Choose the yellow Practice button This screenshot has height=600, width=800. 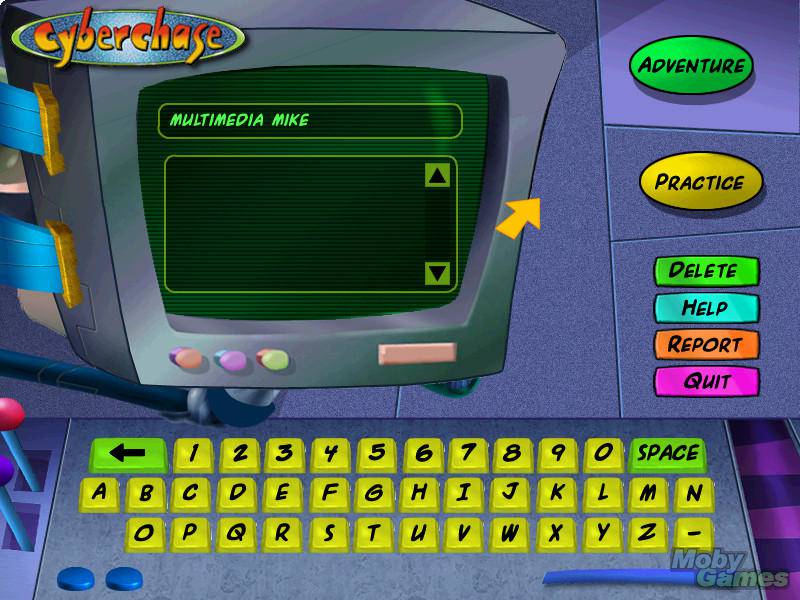(700, 182)
